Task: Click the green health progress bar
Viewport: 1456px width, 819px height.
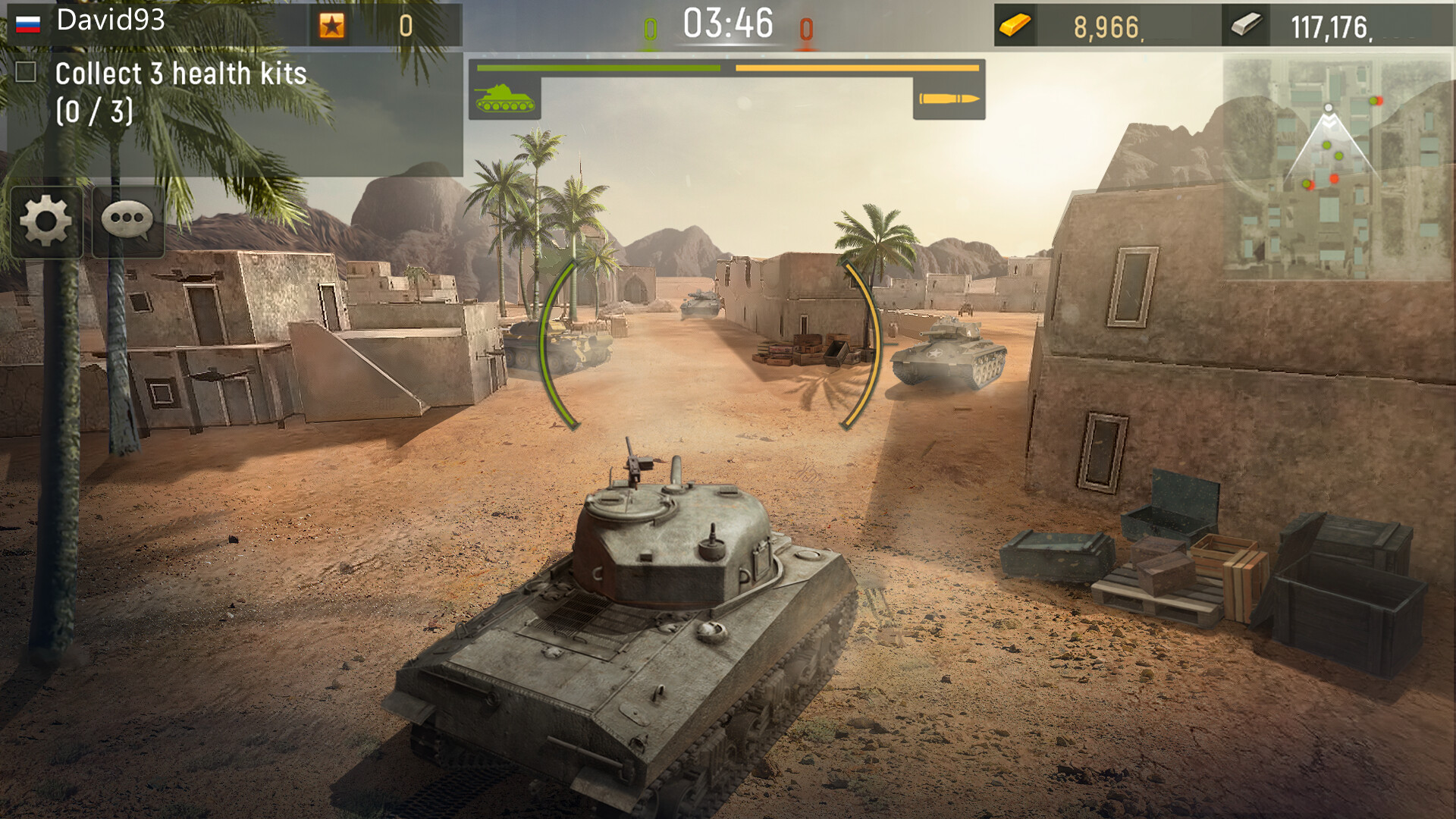Action: point(599,67)
